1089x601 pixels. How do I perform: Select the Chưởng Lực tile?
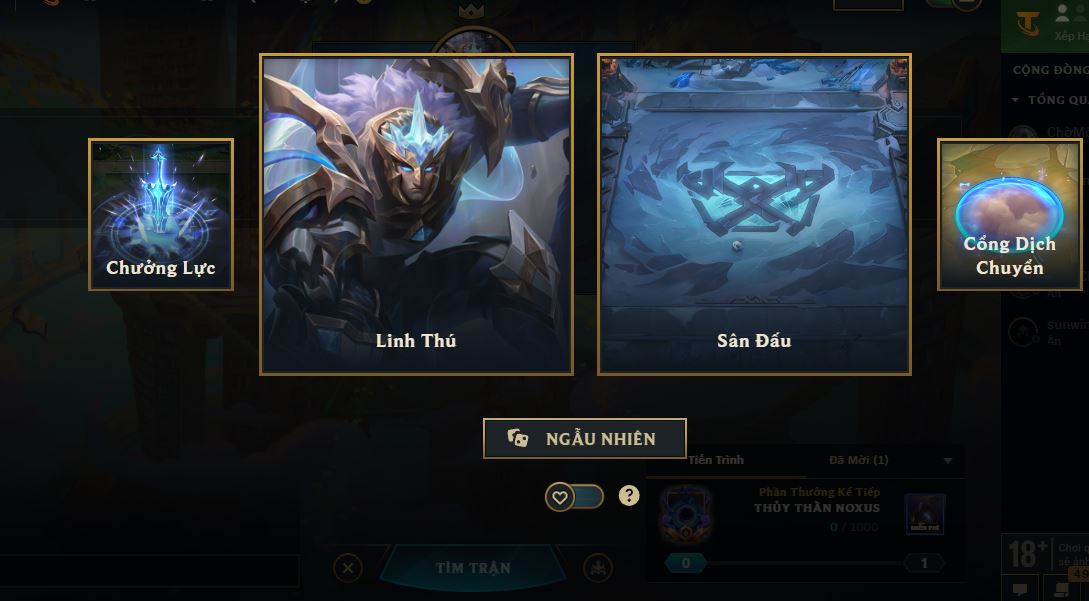click(x=161, y=215)
